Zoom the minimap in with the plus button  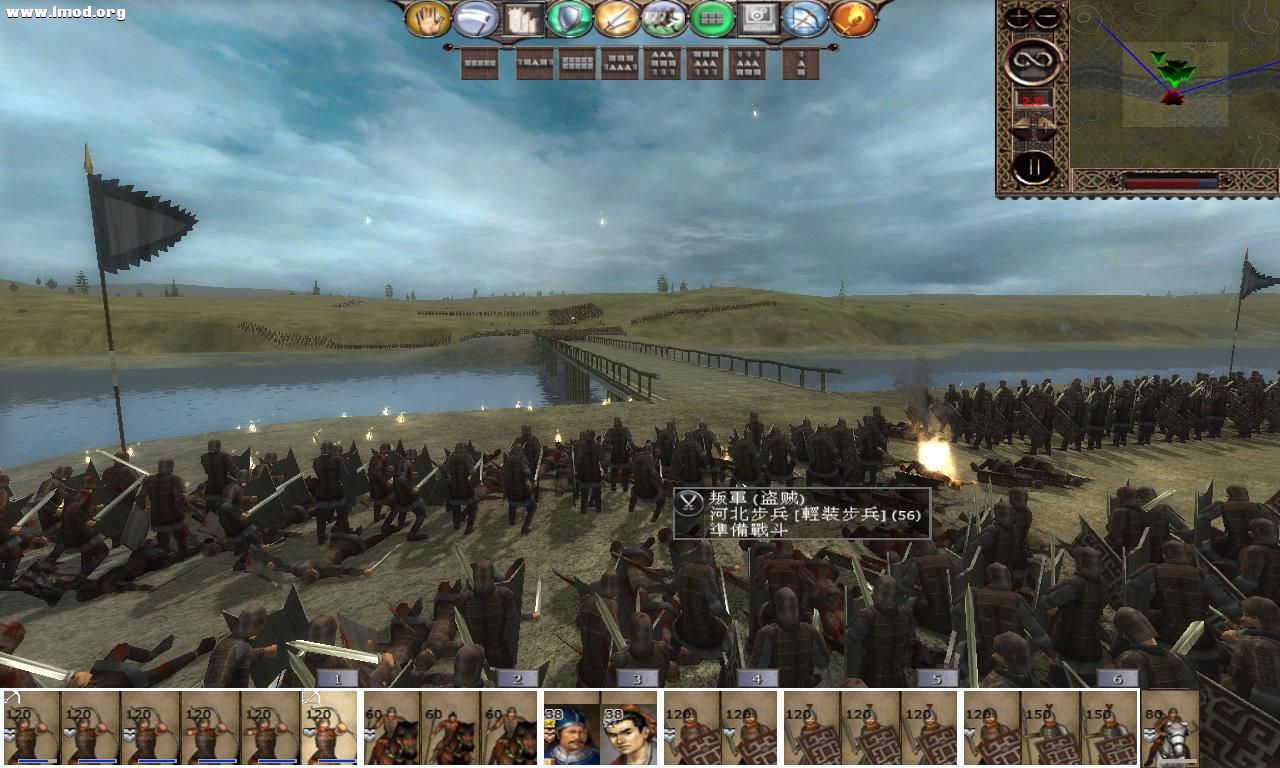click(1017, 16)
